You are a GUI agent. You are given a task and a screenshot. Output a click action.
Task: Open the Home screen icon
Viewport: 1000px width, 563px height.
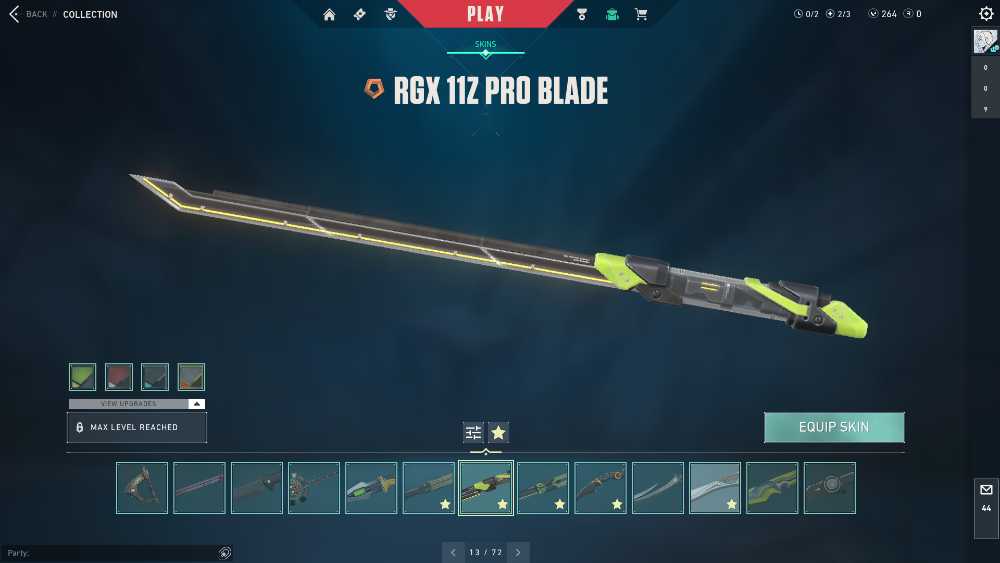point(329,14)
